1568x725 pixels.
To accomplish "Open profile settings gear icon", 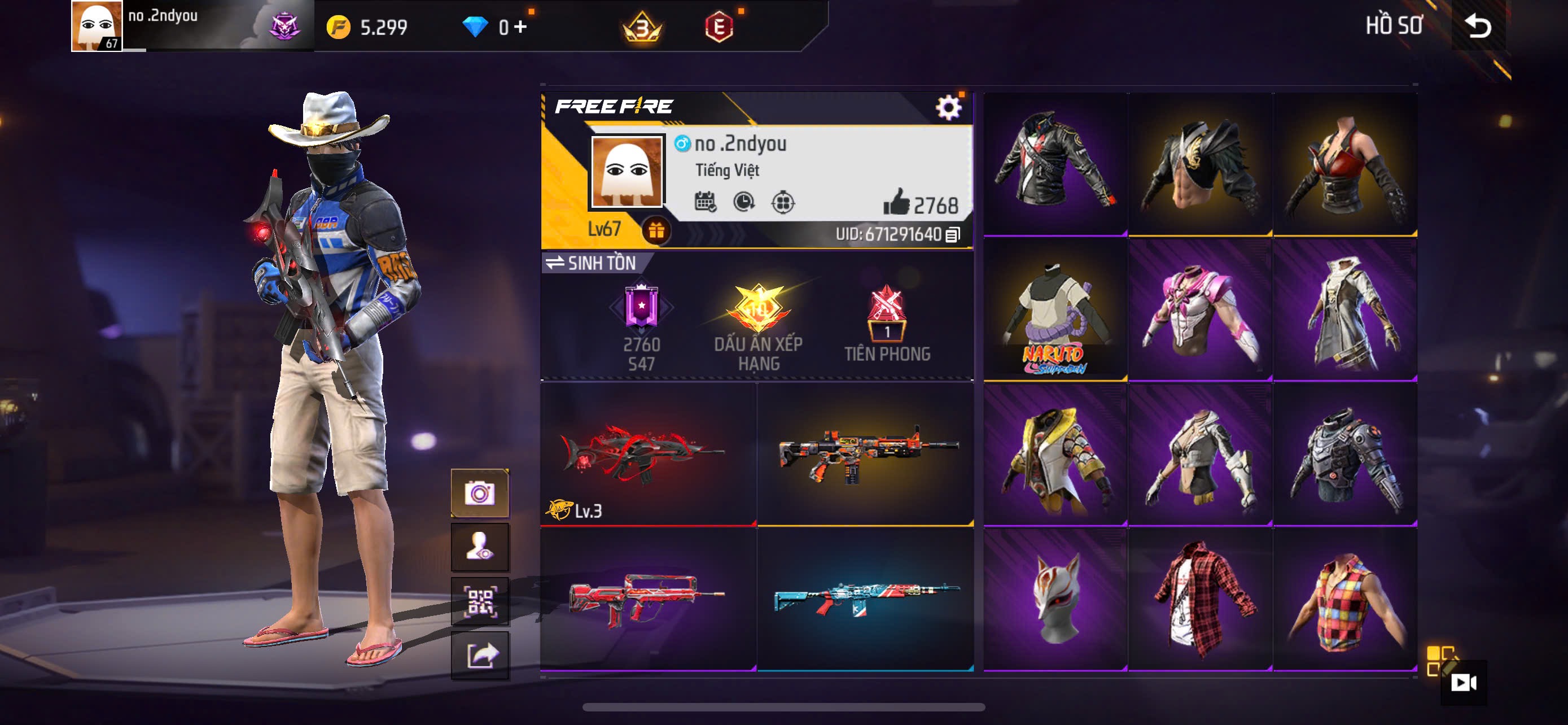I will click(948, 108).
